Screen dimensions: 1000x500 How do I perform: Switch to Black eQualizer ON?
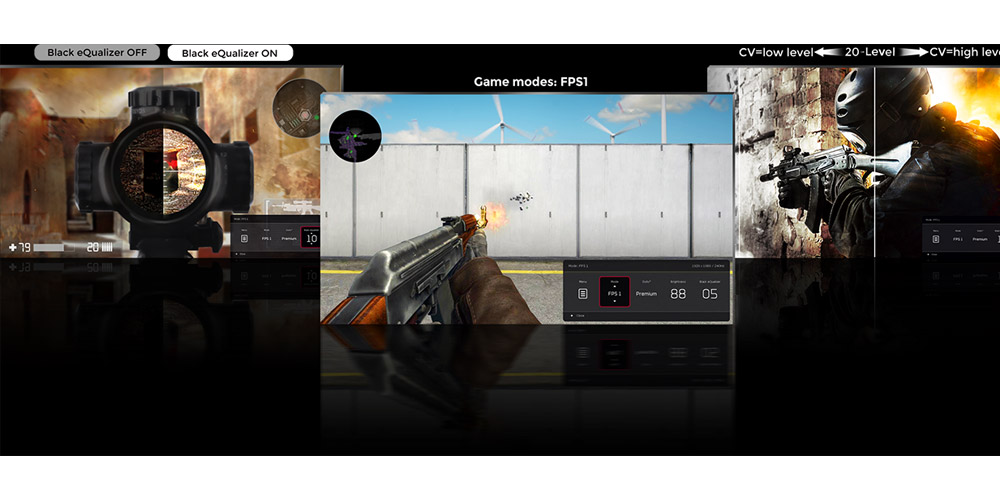(230, 53)
